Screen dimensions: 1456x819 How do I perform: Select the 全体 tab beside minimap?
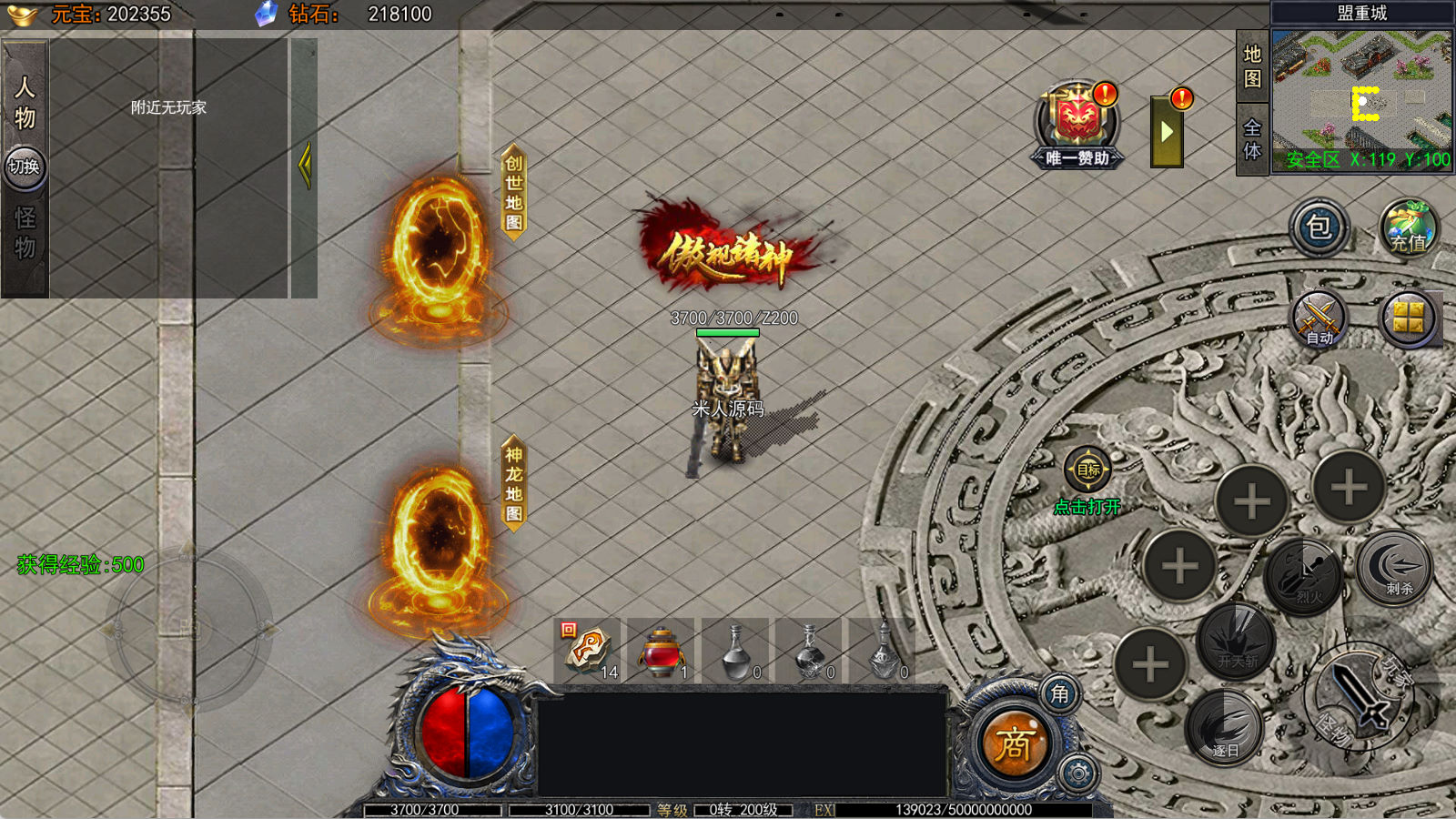pos(1252,139)
